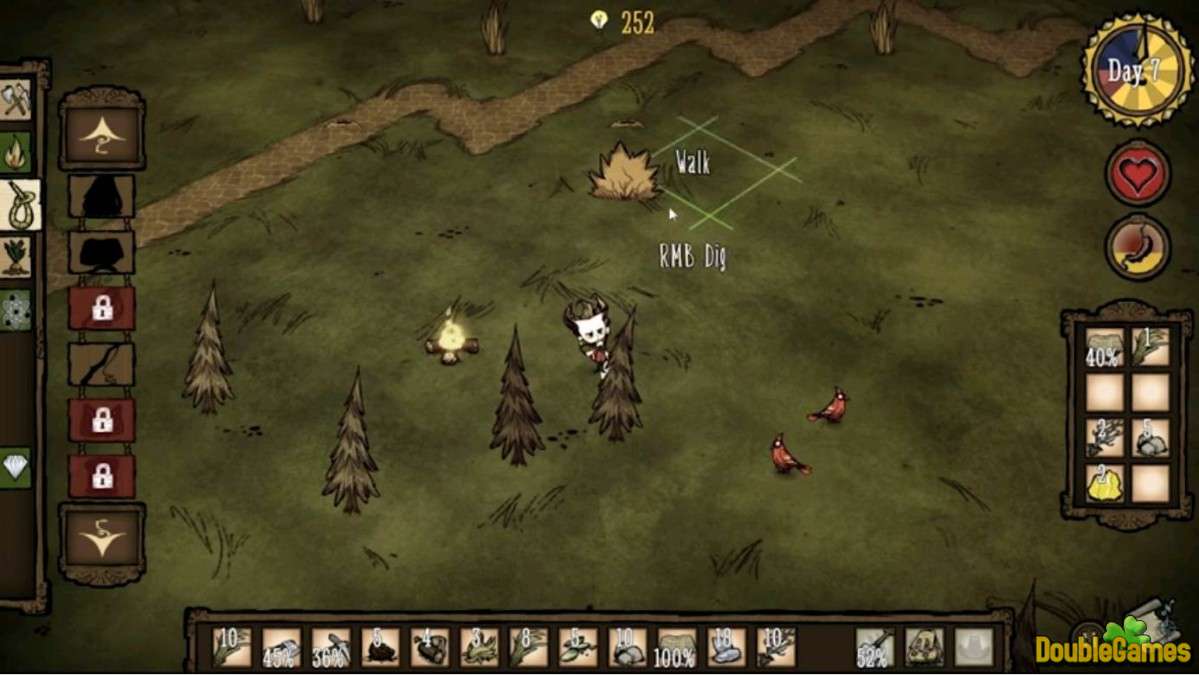Open the map via the scroll icon

click(x=1150, y=620)
